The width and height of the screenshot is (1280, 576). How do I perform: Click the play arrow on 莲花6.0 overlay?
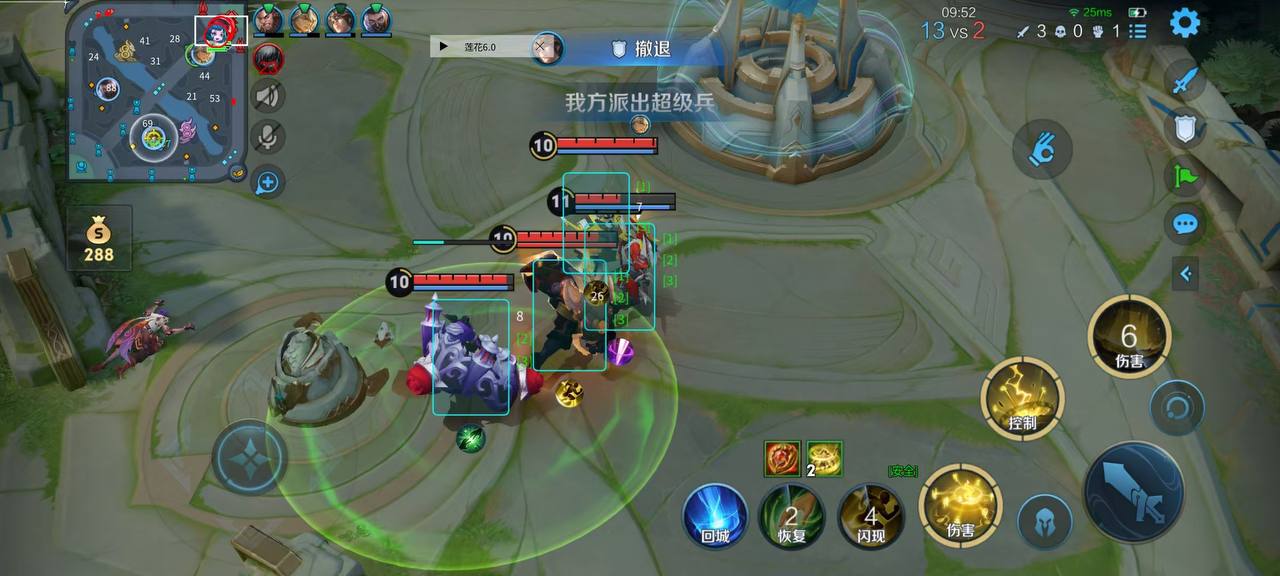[x=443, y=46]
